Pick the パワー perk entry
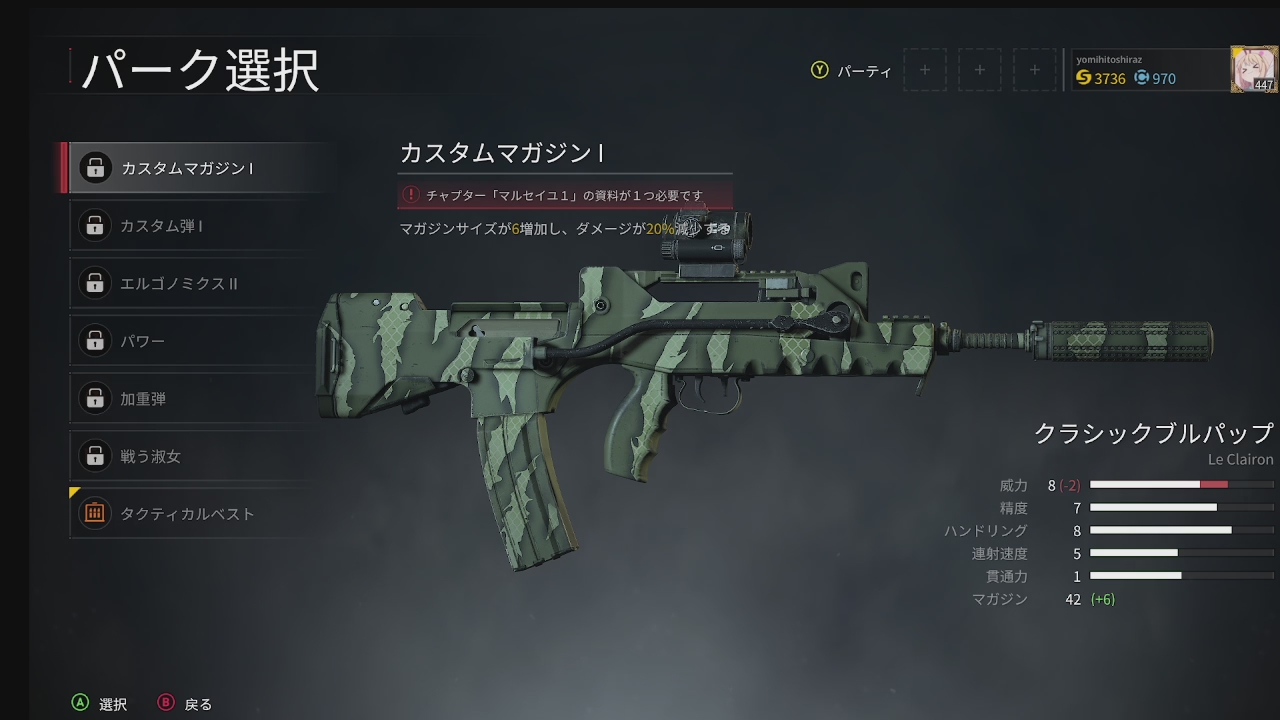Image resolution: width=1280 pixels, height=720 pixels. [195, 341]
